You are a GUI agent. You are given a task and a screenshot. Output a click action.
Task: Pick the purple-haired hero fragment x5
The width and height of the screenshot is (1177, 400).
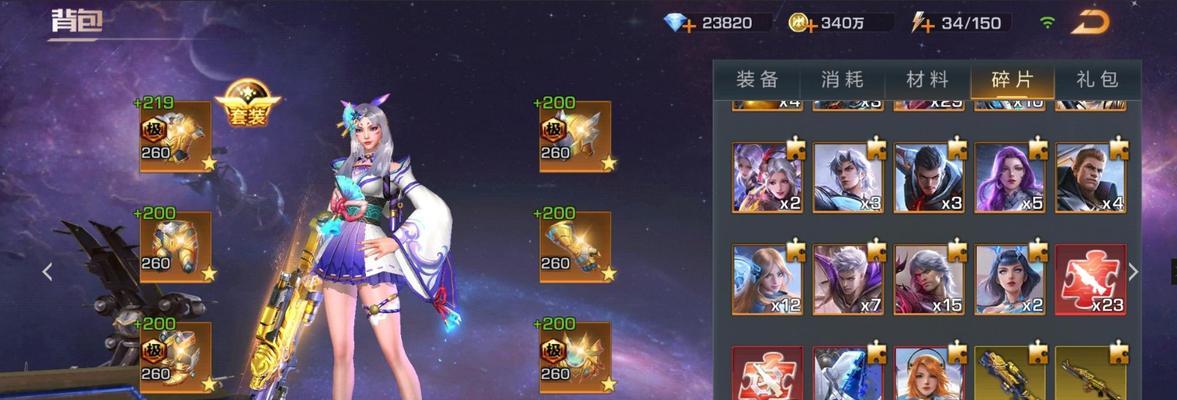pyautogui.click(x=1009, y=177)
